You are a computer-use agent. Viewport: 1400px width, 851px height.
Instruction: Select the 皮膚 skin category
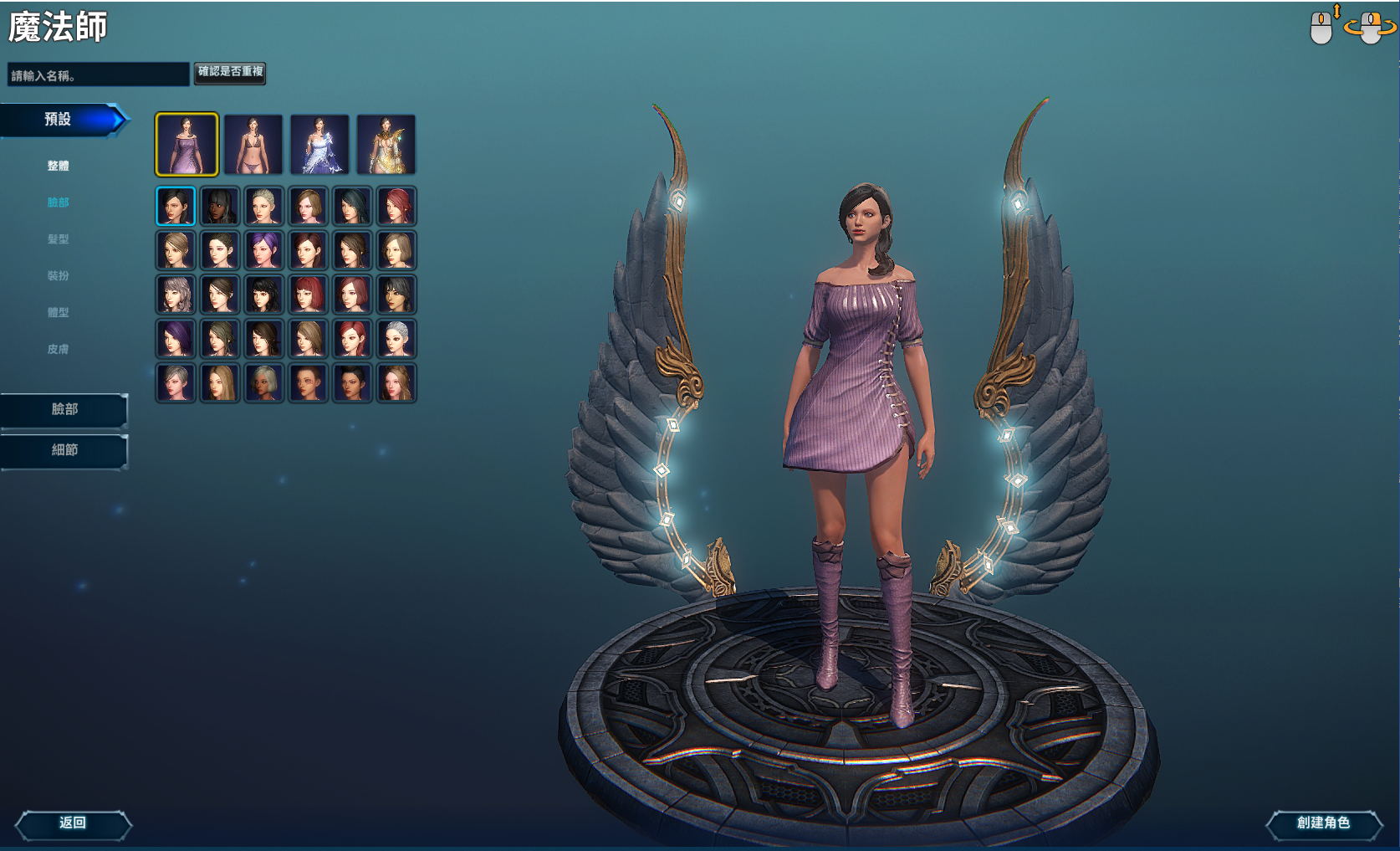pyautogui.click(x=58, y=350)
